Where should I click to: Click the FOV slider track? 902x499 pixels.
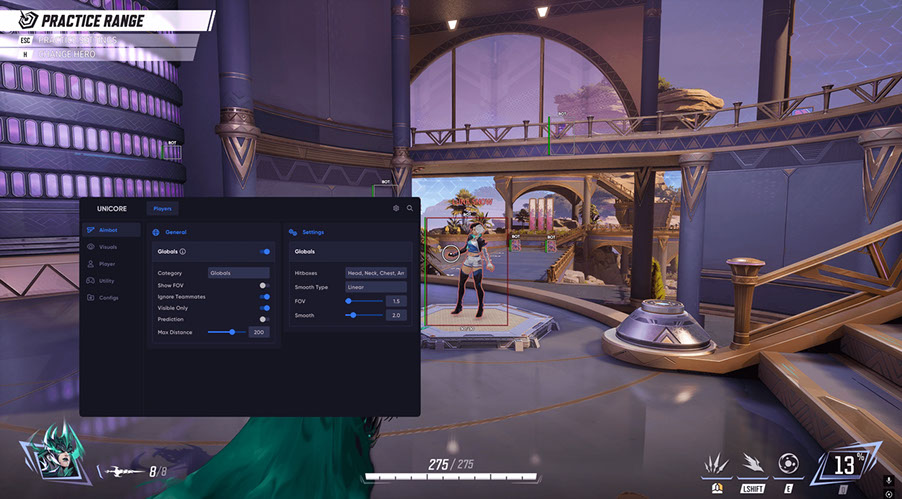[364, 301]
